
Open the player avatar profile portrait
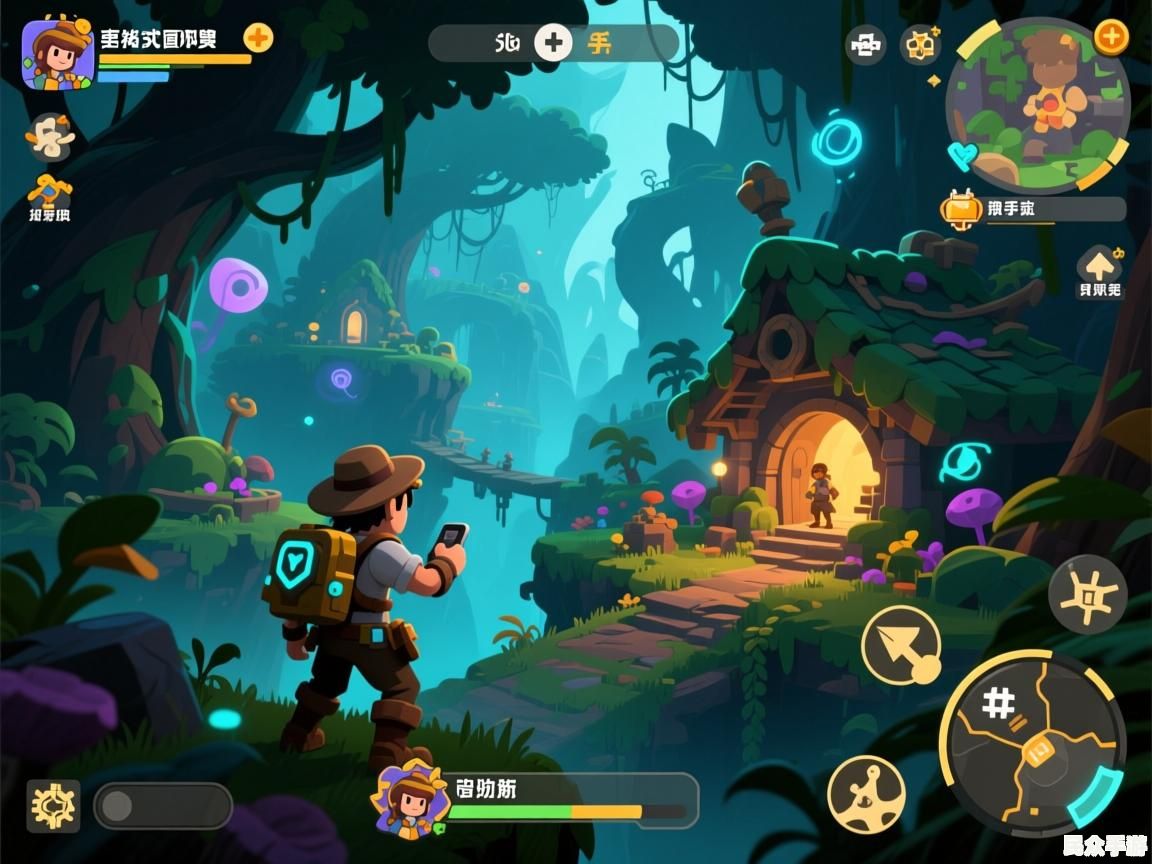click(x=58, y=55)
